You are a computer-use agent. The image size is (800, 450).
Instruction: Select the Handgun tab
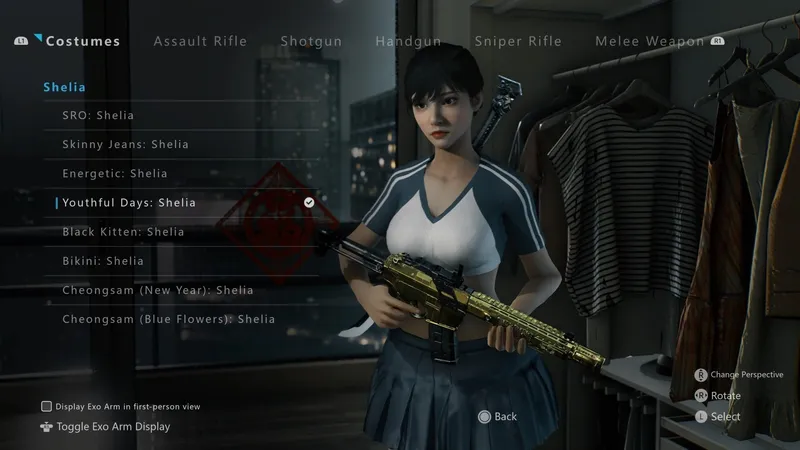pyautogui.click(x=408, y=41)
